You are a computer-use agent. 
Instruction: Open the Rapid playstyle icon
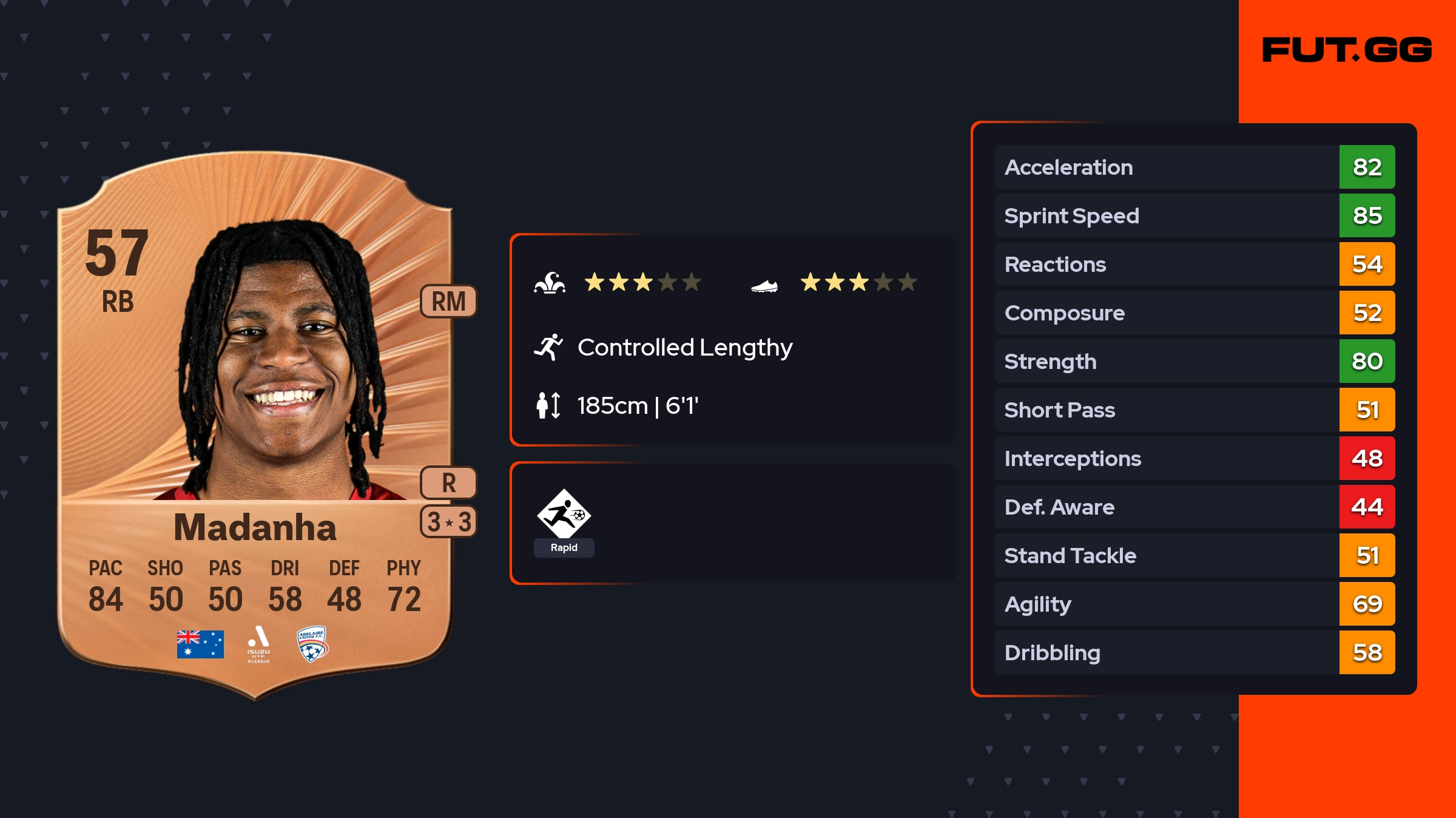coord(564,515)
